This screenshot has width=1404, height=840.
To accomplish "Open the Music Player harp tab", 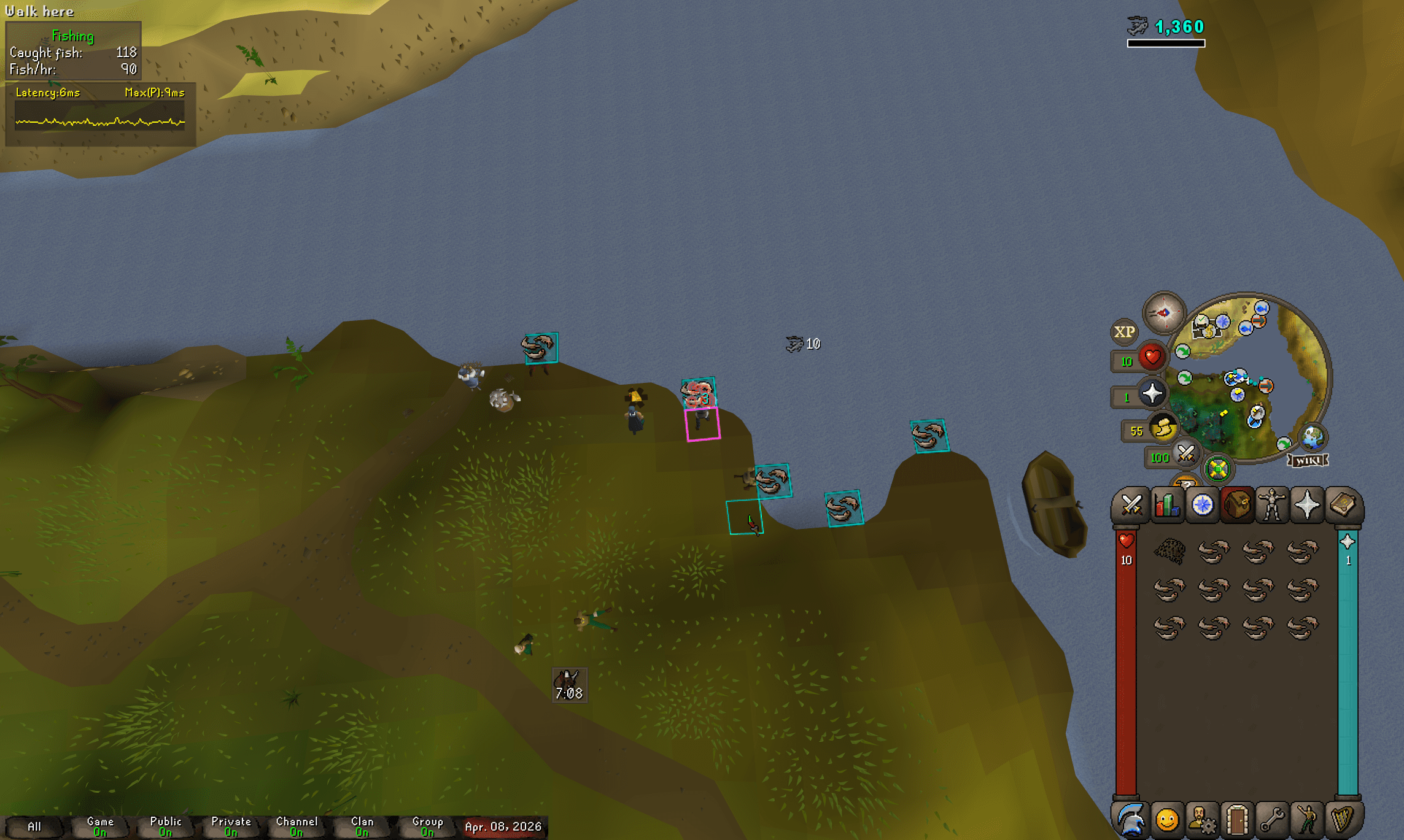I will [1343, 820].
